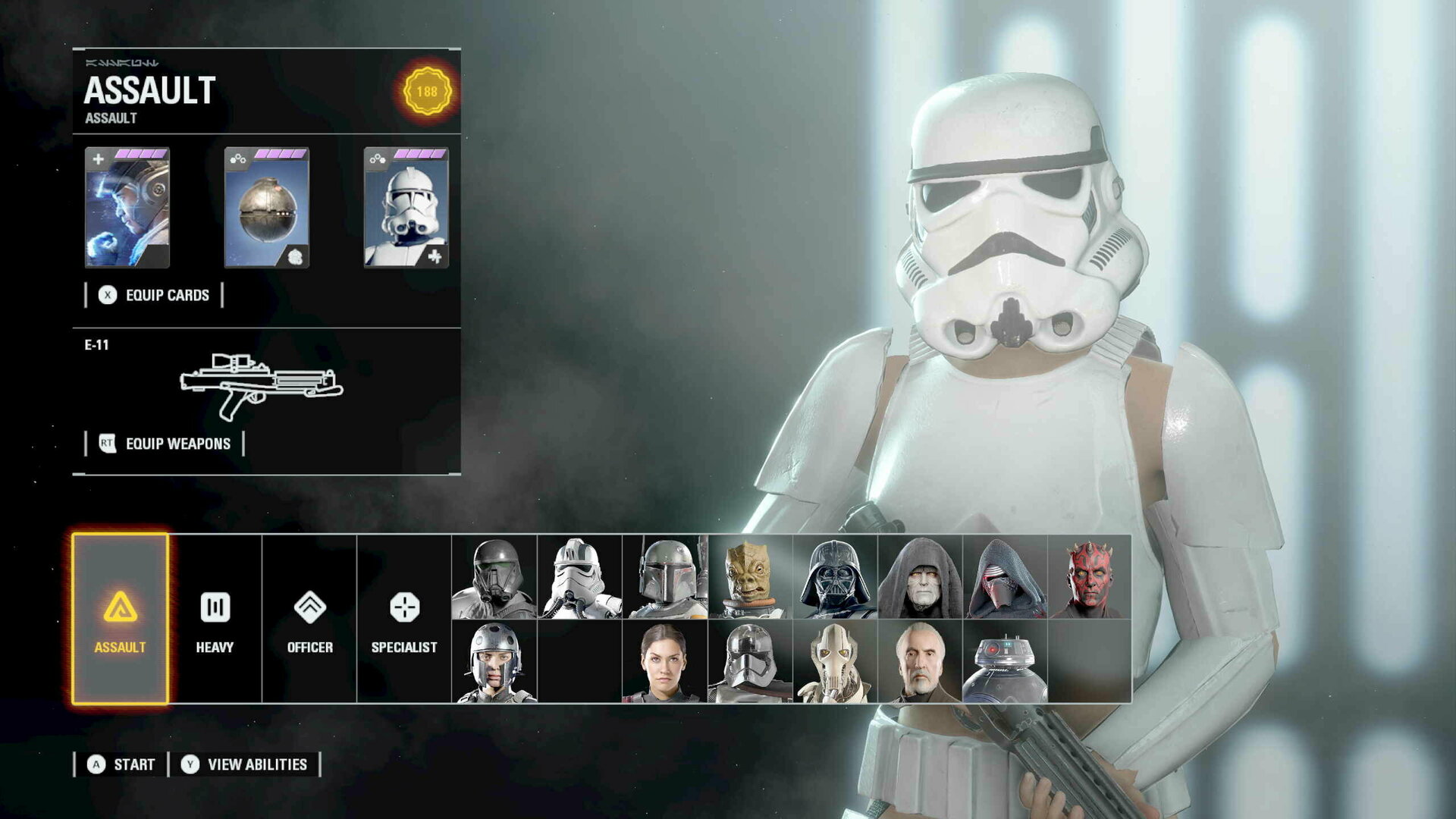Select Boba Fett hero portrait
This screenshot has width=1456, height=819.
click(664, 577)
